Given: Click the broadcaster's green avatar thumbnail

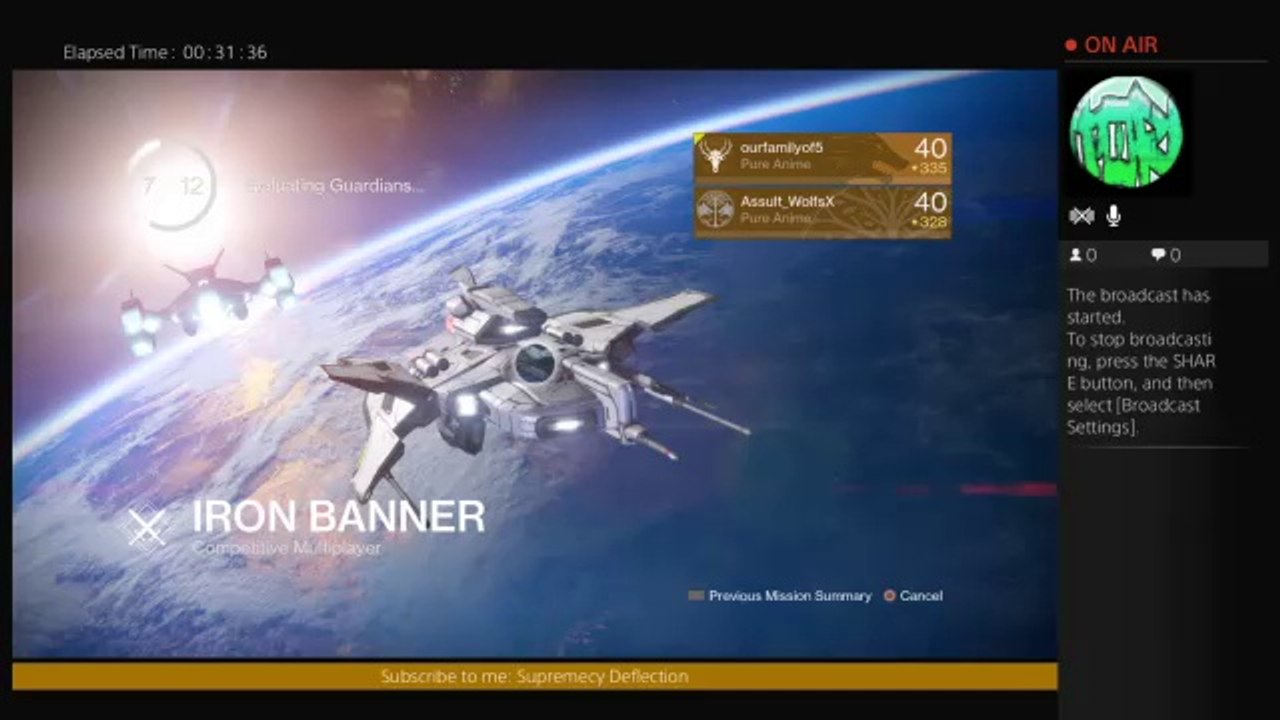Looking at the screenshot, I should point(1126,132).
